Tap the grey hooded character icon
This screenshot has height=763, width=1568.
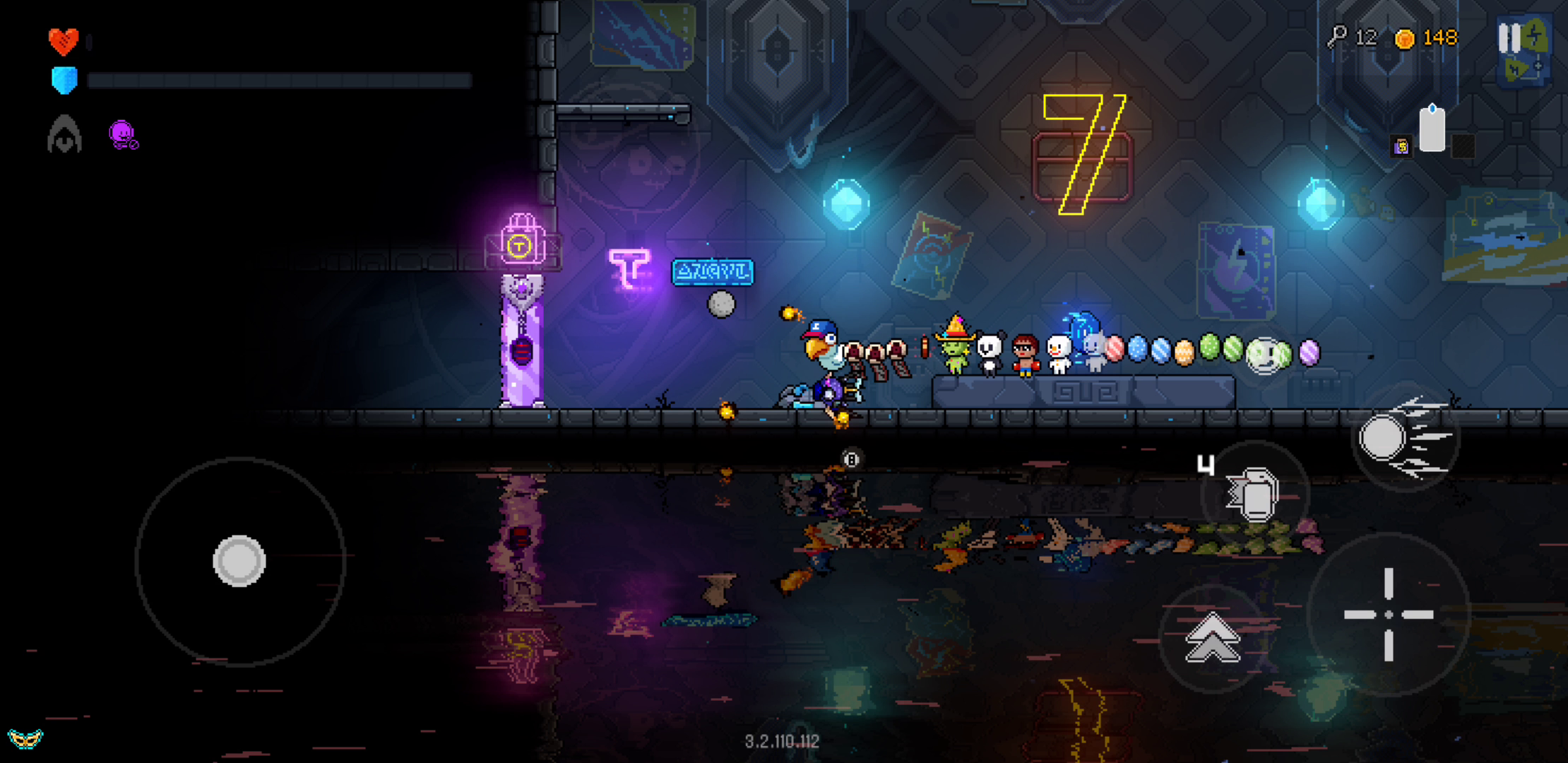click(64, 134)
